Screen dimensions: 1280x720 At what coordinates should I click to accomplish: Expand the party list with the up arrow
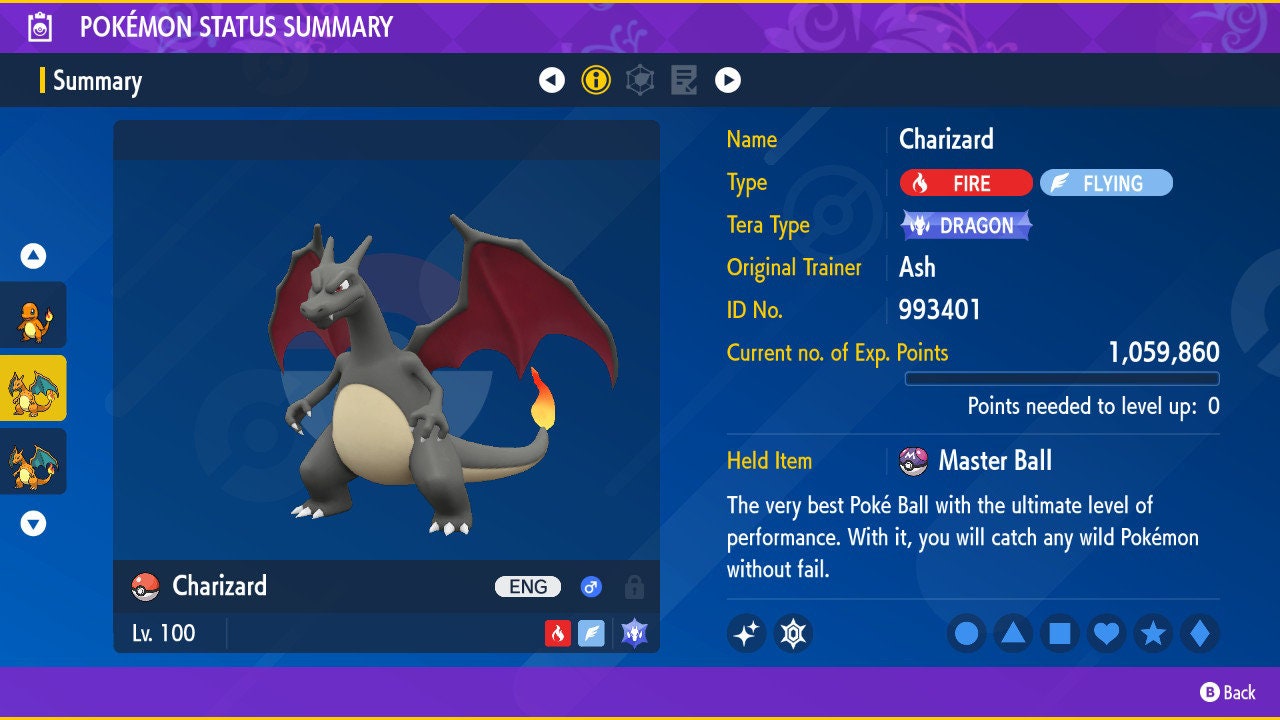[33, 256]
